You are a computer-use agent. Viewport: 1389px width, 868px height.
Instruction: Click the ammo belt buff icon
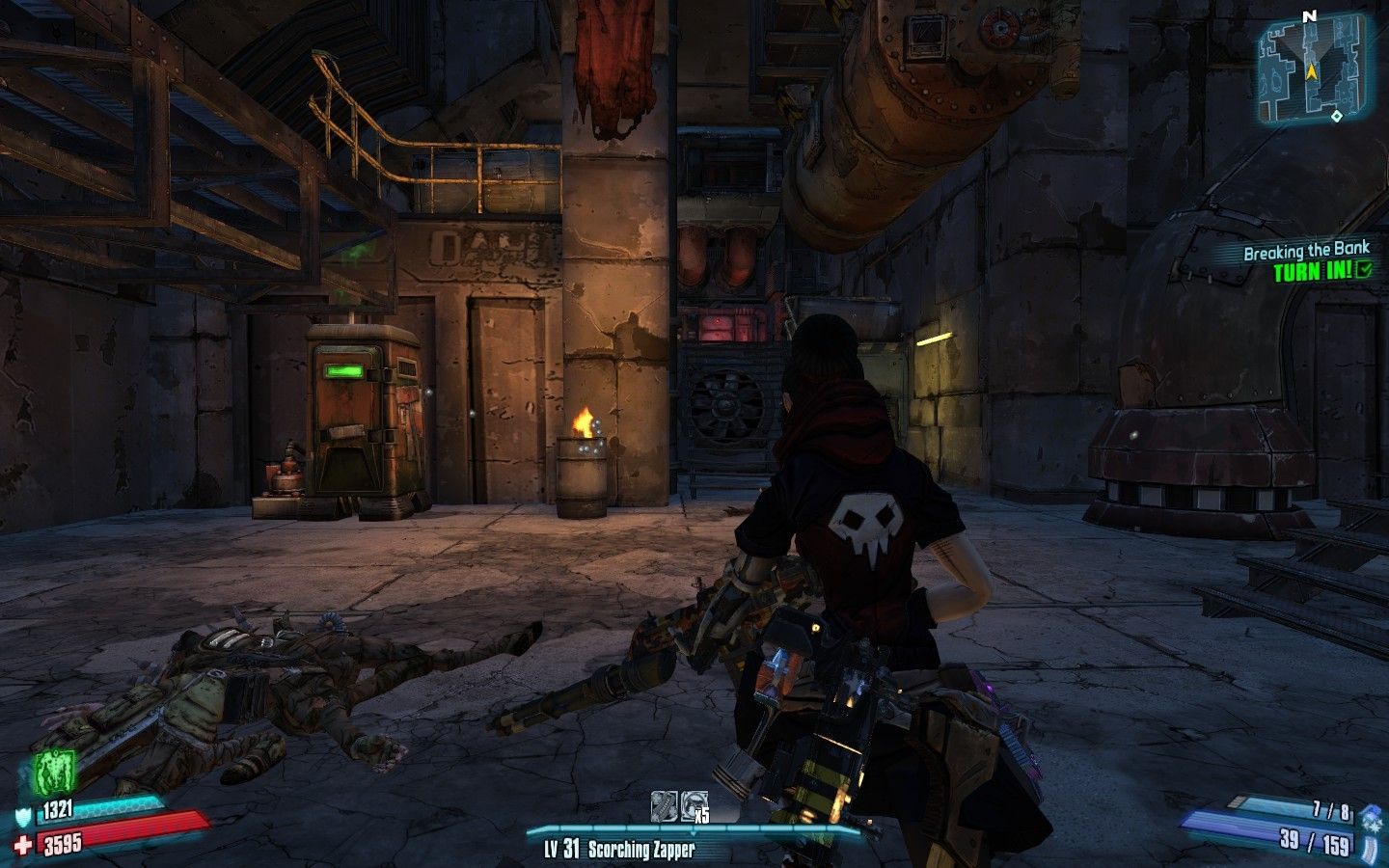(x=665, y=806)
